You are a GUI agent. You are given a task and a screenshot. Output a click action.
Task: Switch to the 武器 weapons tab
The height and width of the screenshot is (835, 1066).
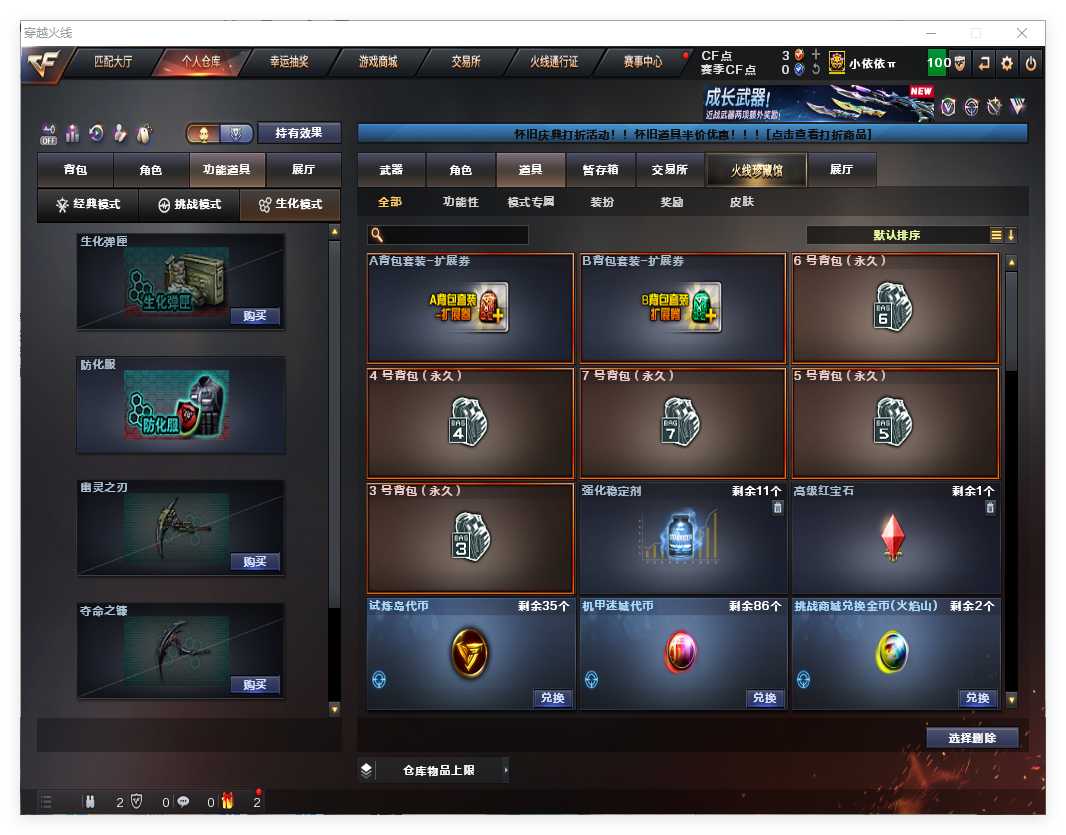coord(391,170)
